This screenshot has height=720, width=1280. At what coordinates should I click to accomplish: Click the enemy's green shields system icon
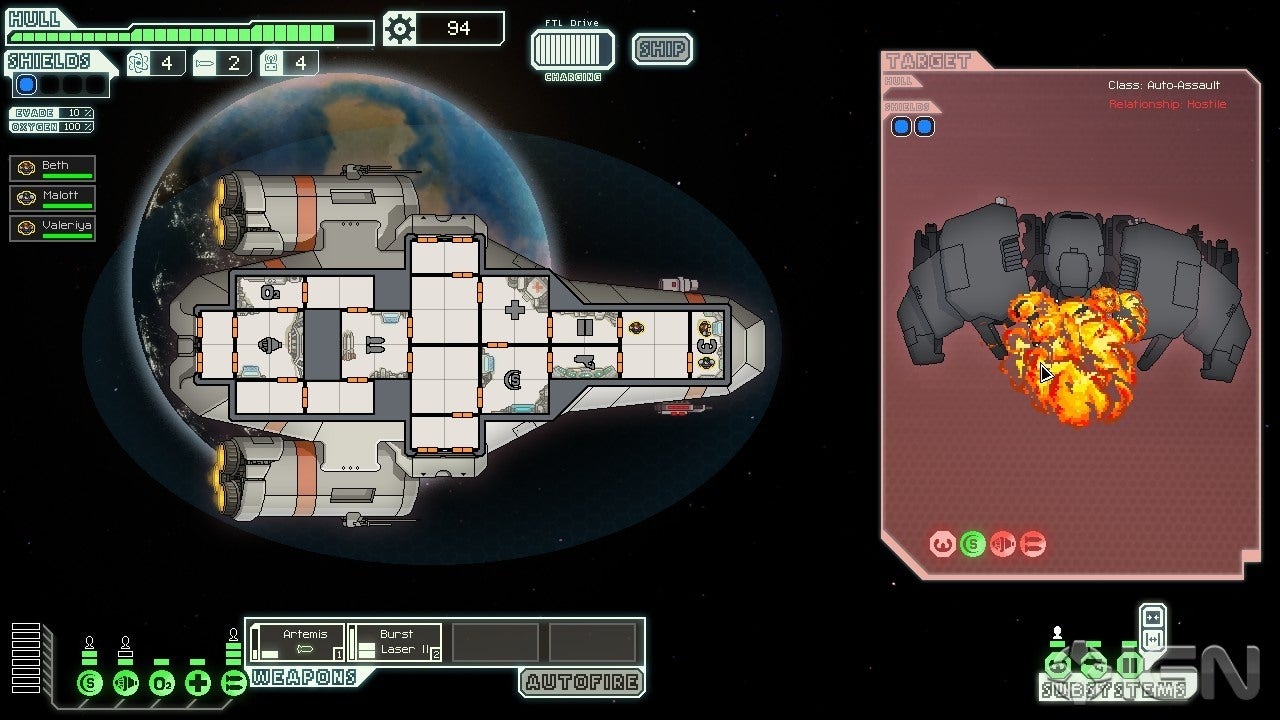point(972,544)
